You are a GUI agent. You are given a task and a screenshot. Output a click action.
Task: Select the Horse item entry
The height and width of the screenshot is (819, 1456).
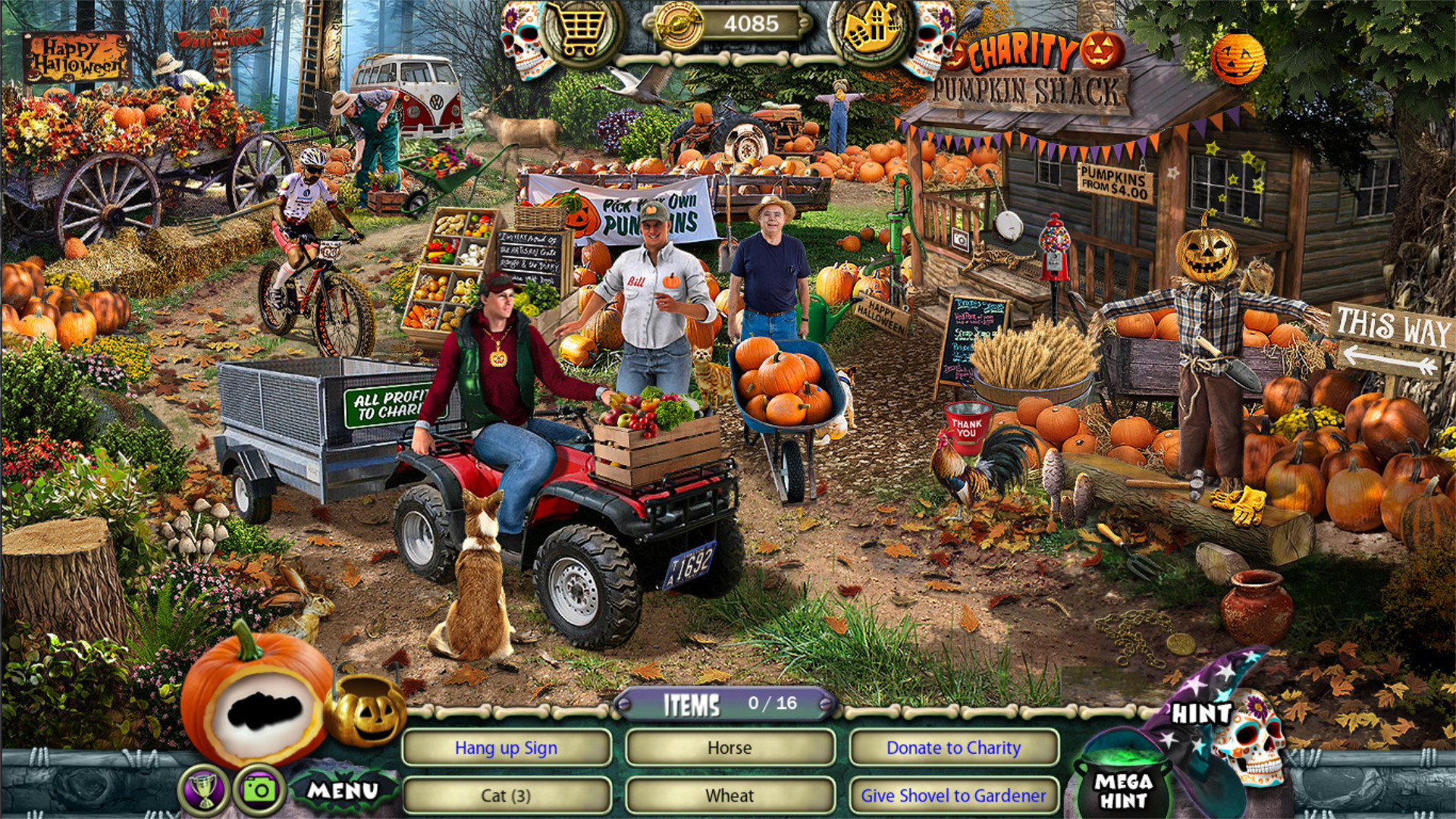click(x=730, y=748)
